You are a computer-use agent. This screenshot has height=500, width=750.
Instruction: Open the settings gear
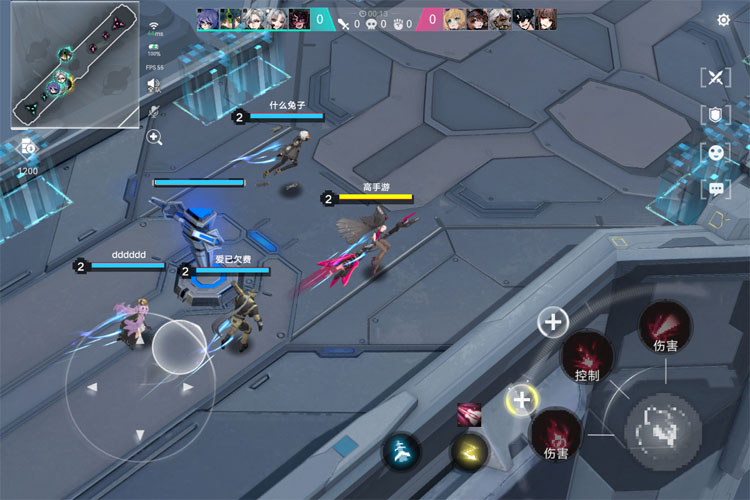[x=723, y=20]
